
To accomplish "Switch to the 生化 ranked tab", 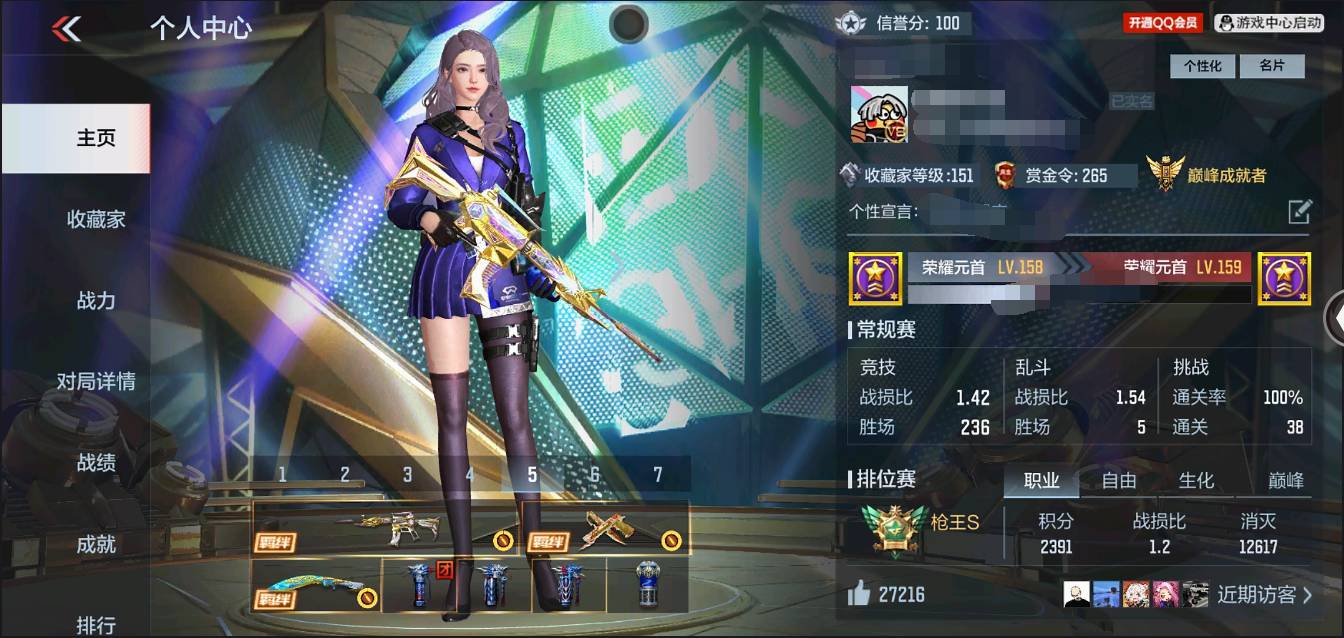I will 1196,481.
